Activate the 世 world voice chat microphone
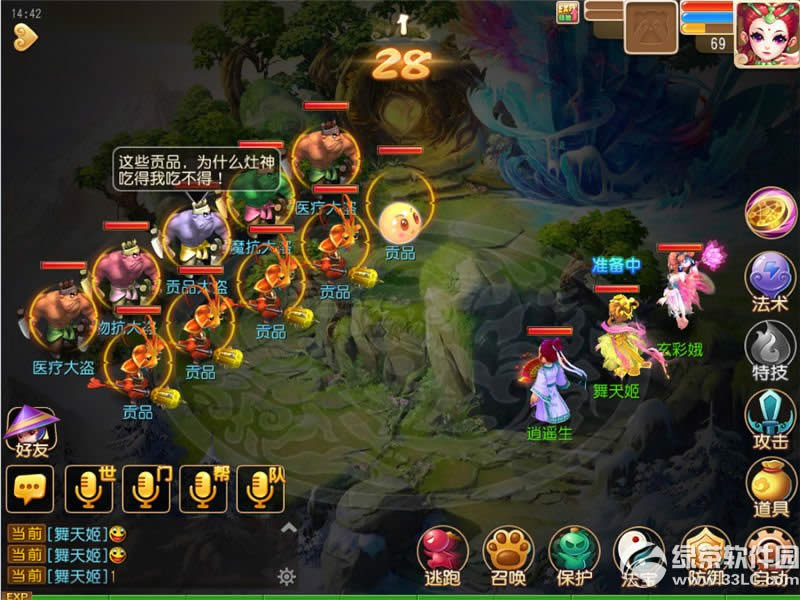 click(88, 488)
